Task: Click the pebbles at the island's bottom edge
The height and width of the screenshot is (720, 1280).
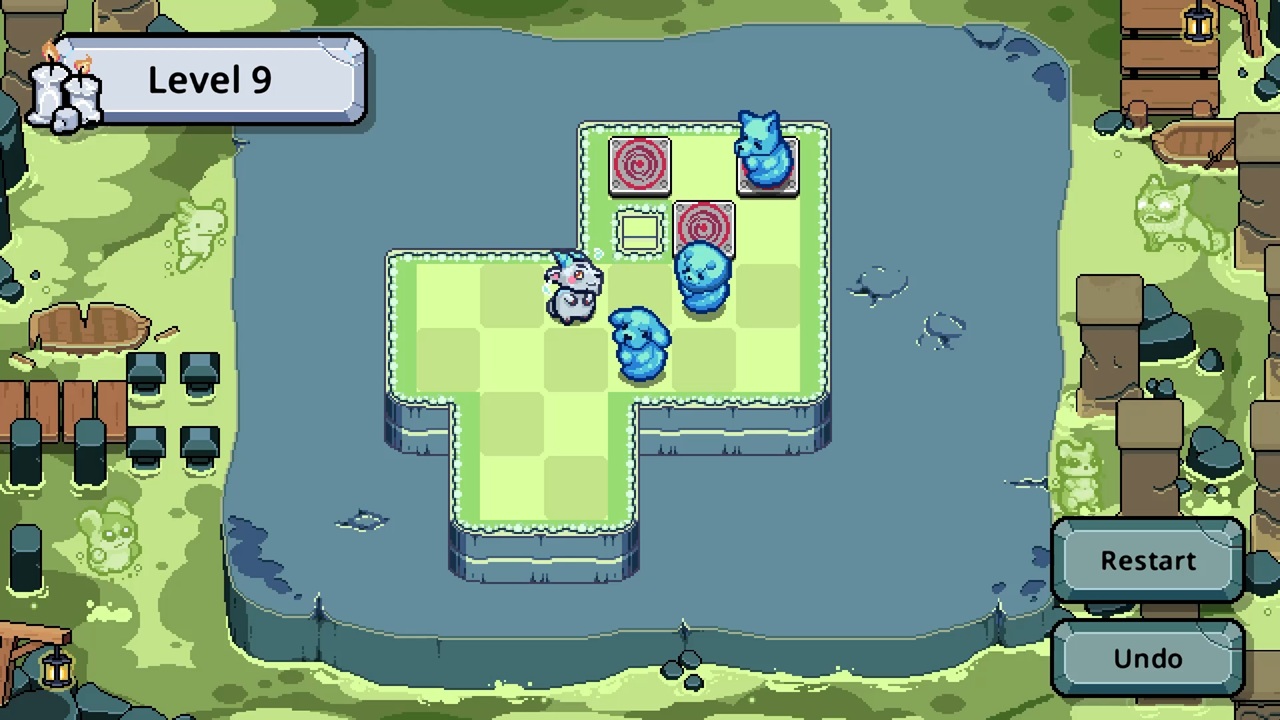Action: click(x=685, y=668)
